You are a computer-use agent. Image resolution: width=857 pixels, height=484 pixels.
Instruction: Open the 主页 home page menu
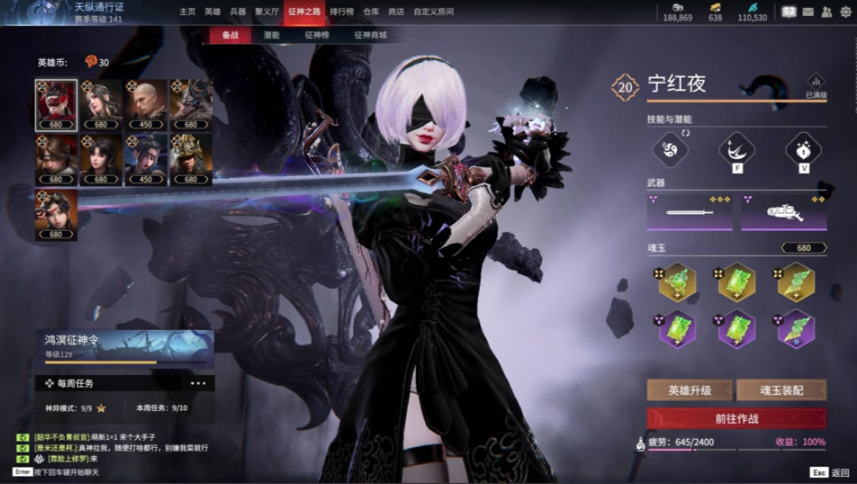[x=187, y=12]
